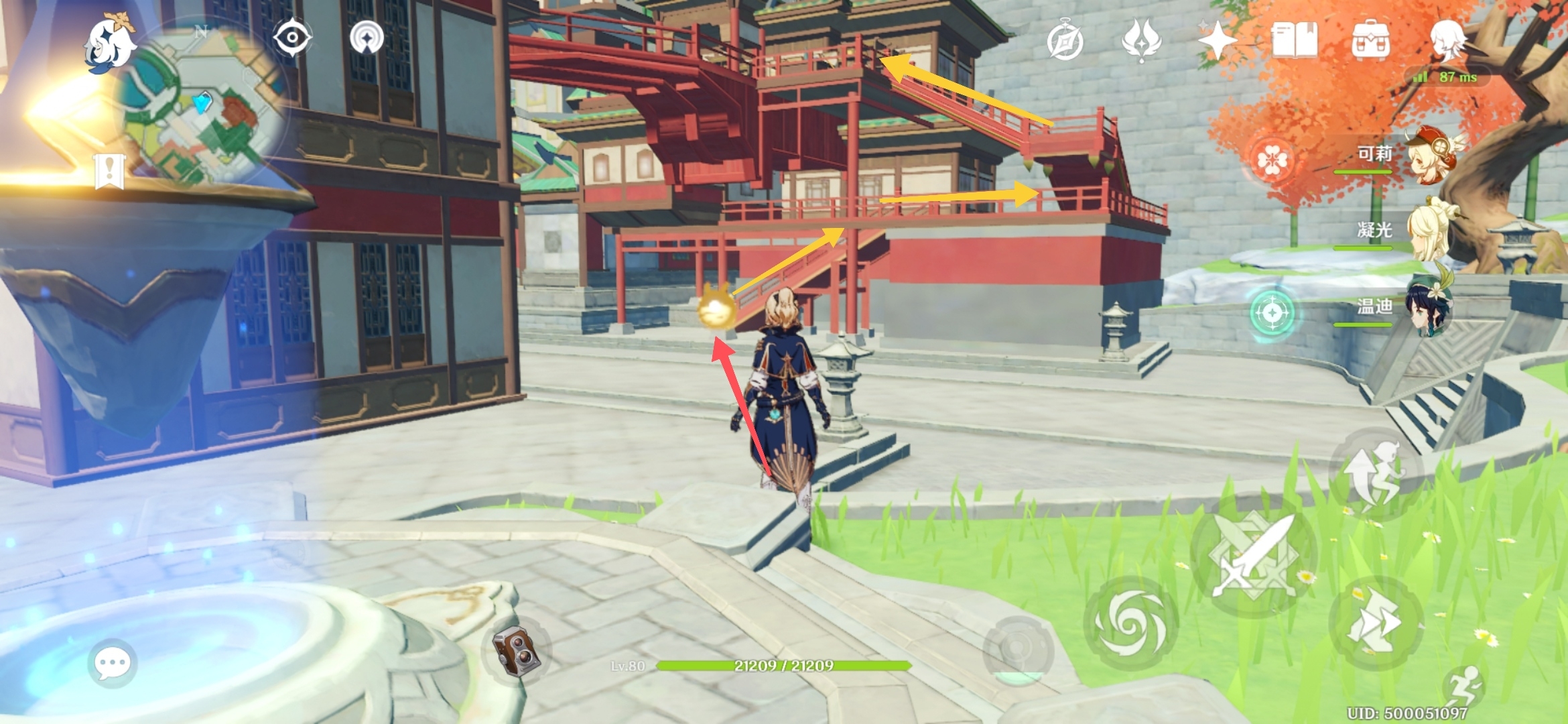Open the adventurer handbook book icon
The width and height of the screenshot is (1568, 724).
pos(1294,40)
